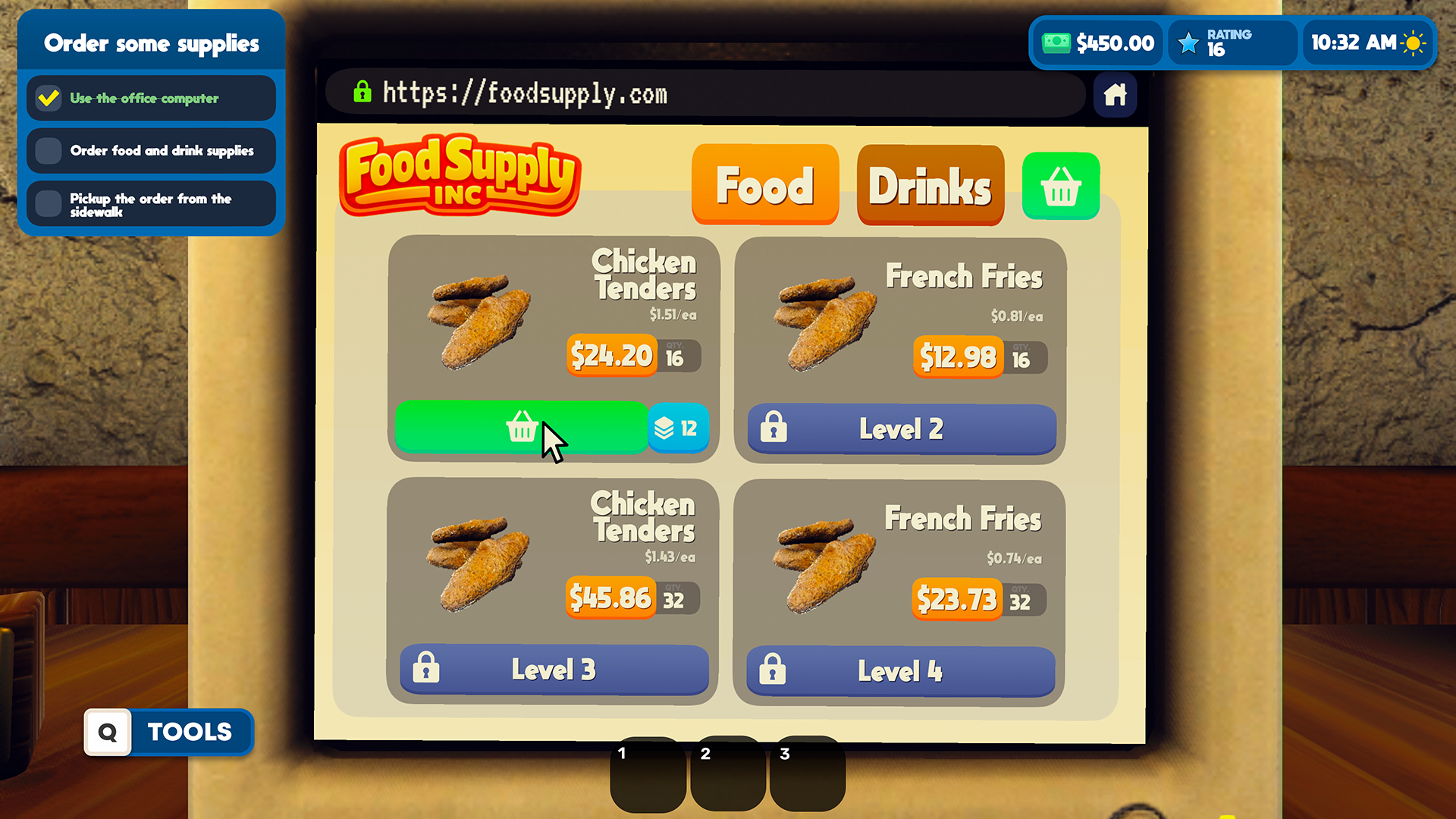
Task: Click the $24.20 price tag on Chicken Tenders
Action: point(611,355)
